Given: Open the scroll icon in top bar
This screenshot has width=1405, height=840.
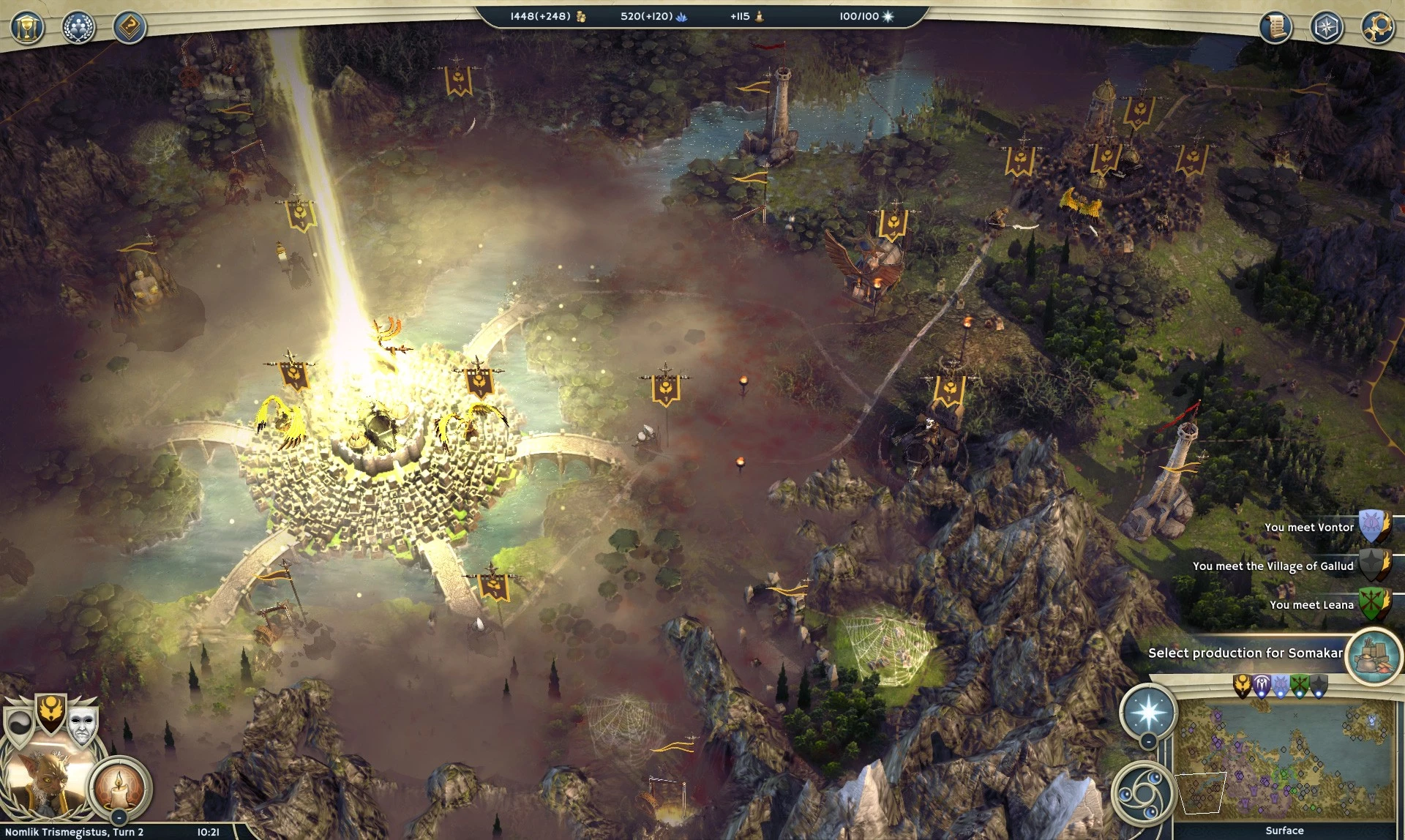Looking at the screenshot, I should (x=1275, y=28).
